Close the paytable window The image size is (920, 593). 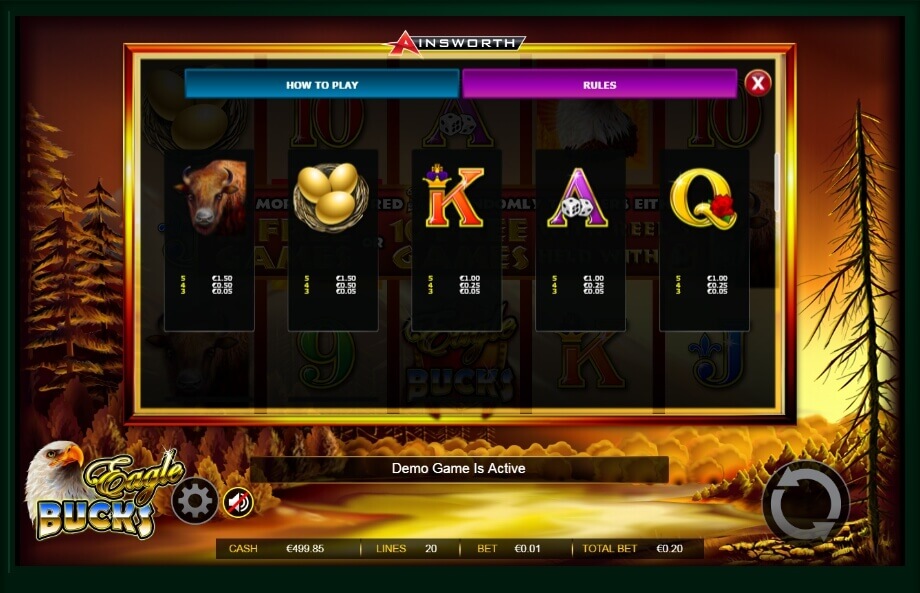[x=758, y=83]
